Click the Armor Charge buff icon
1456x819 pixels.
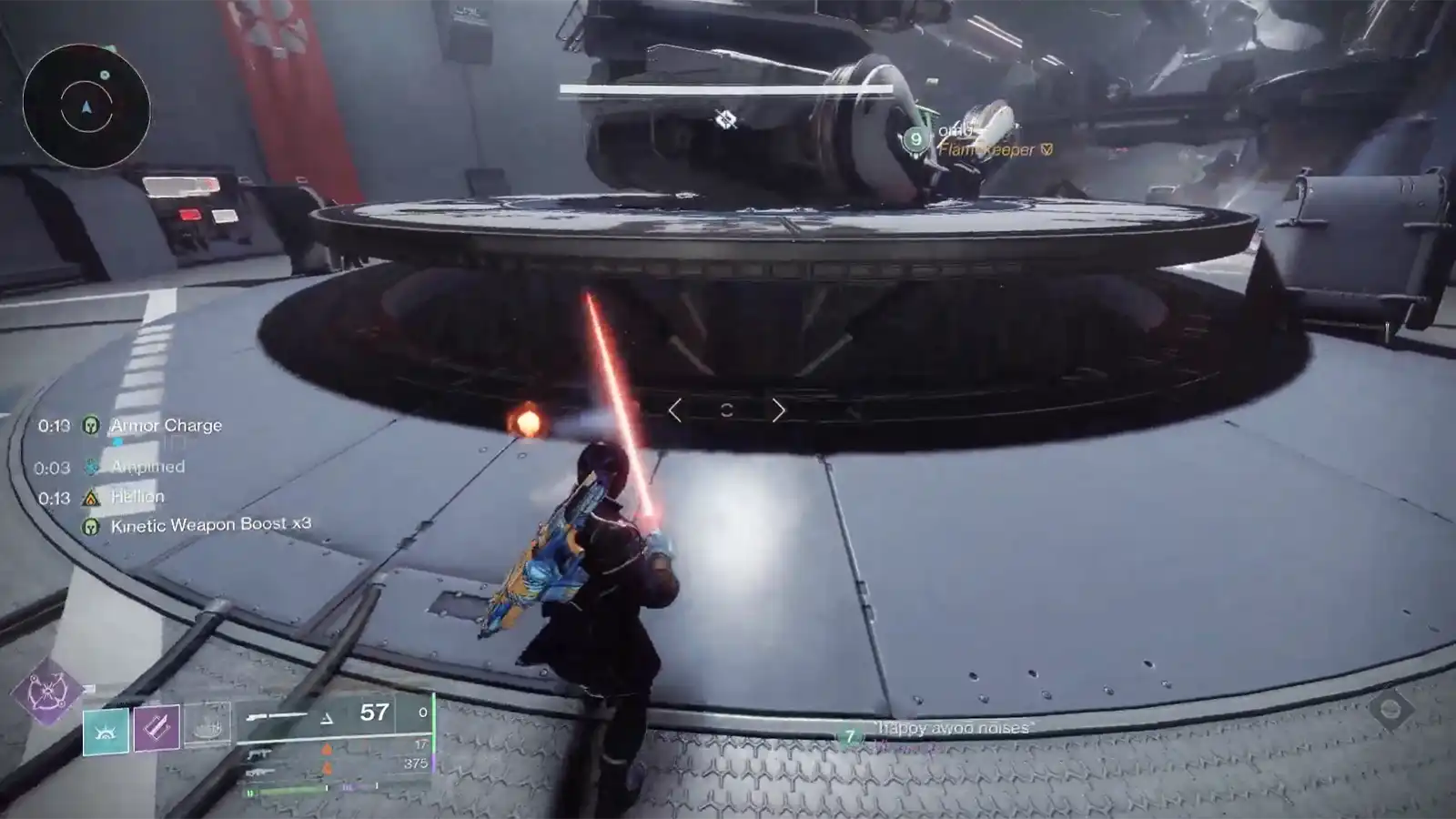[x=91, y=425]
